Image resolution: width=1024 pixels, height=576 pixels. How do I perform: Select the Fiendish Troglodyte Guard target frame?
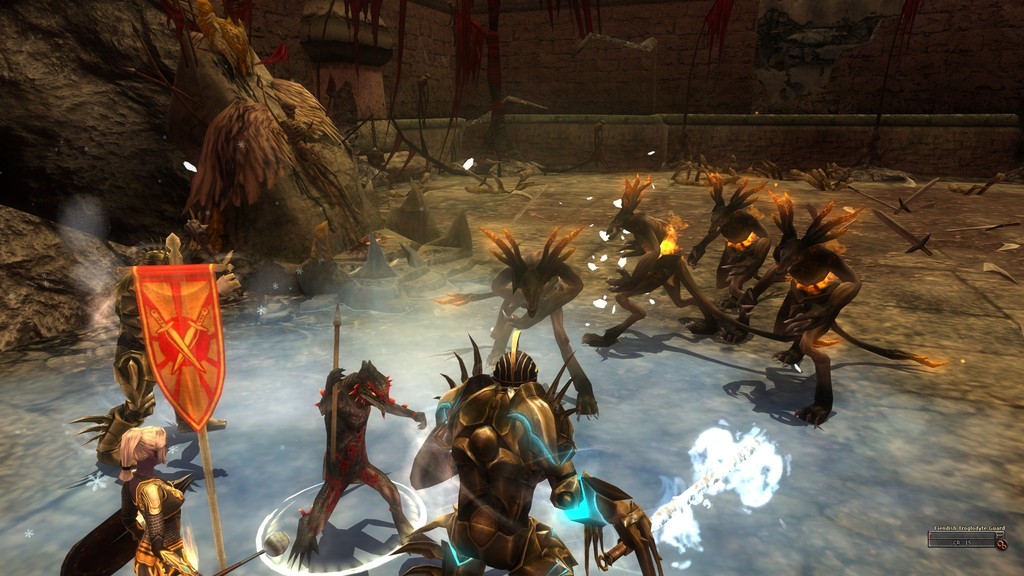(x=963, y=540)
